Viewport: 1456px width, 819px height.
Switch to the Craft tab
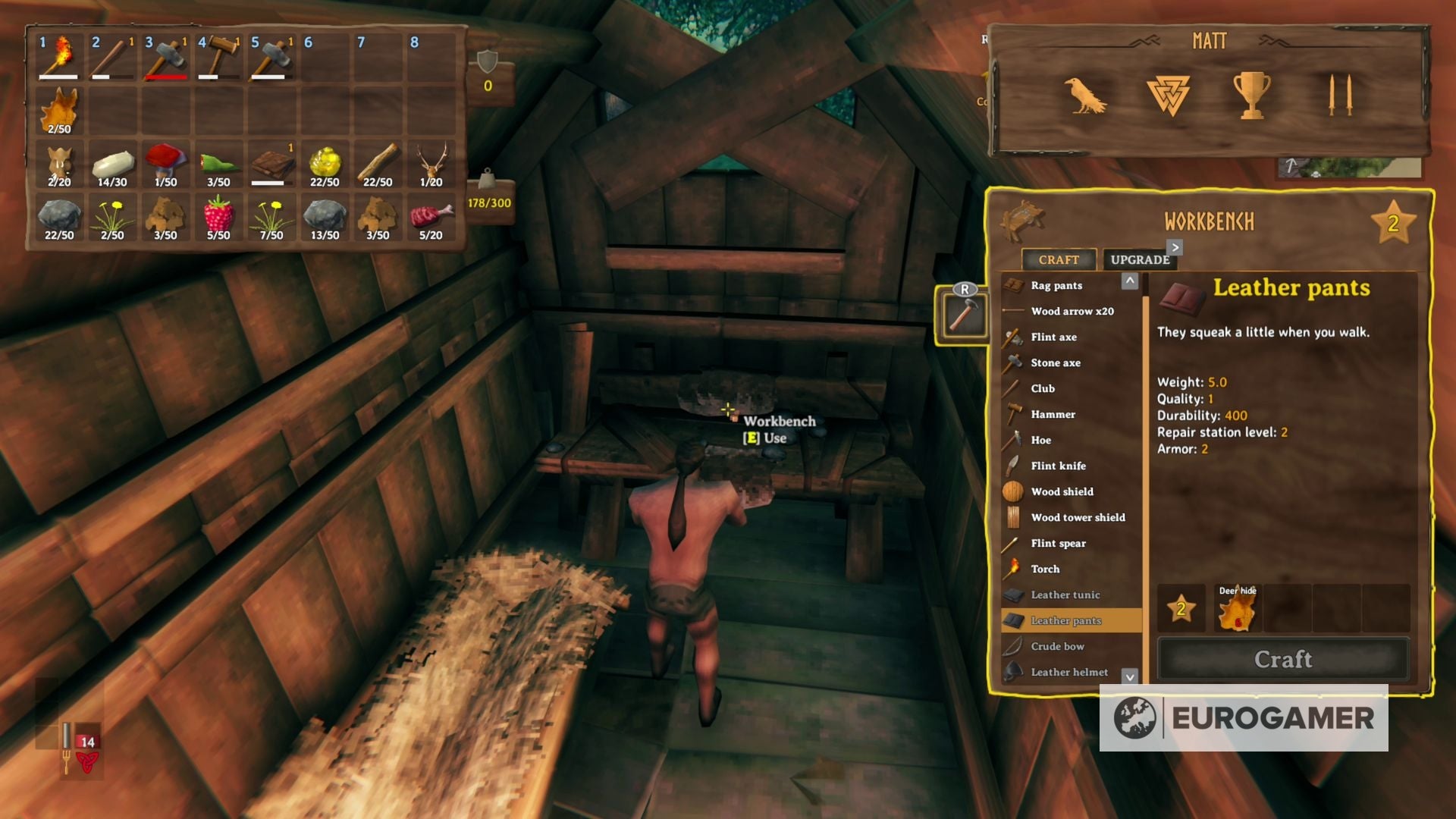[1058, 259]
